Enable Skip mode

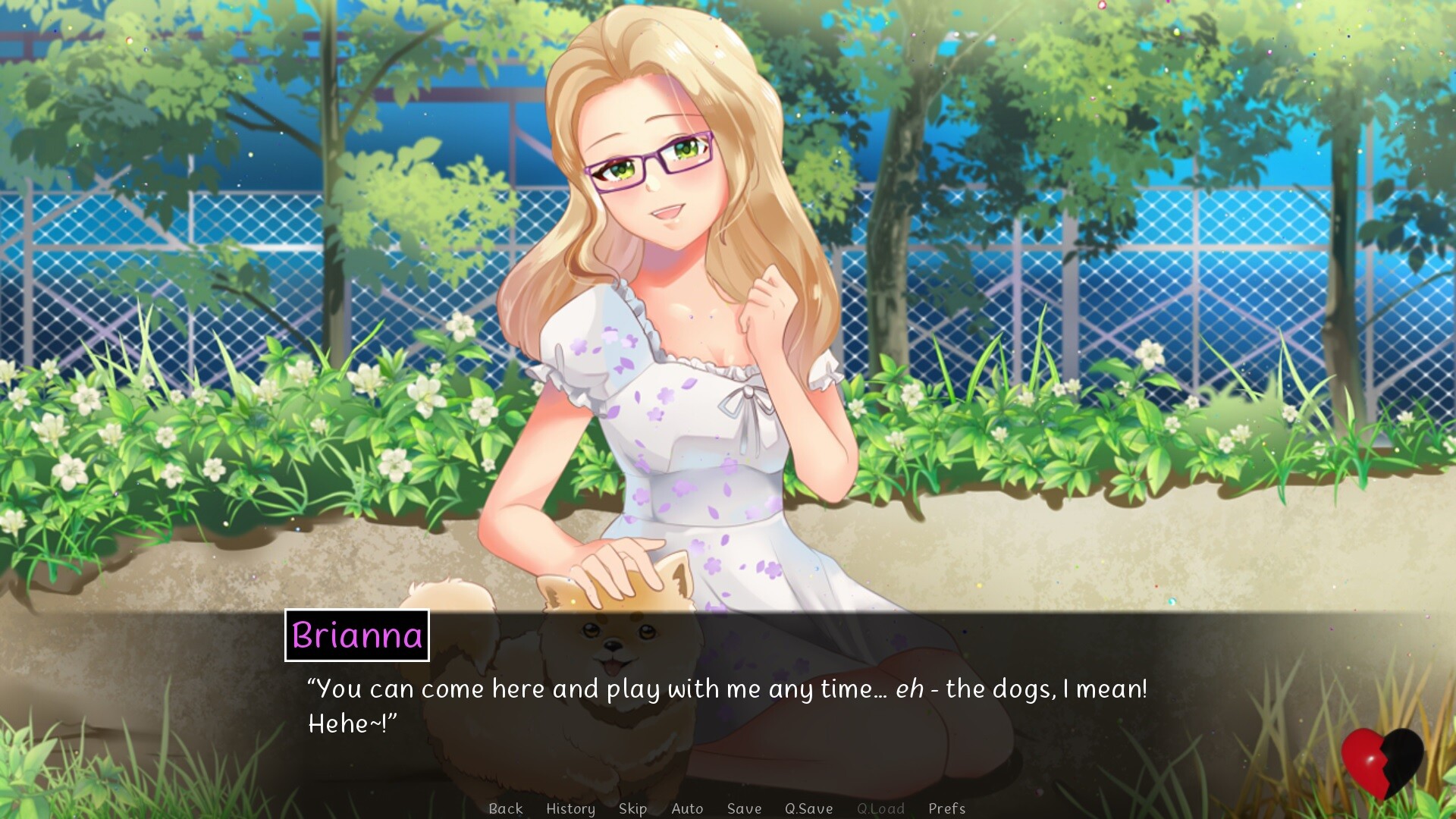click(x=632, y=808)
